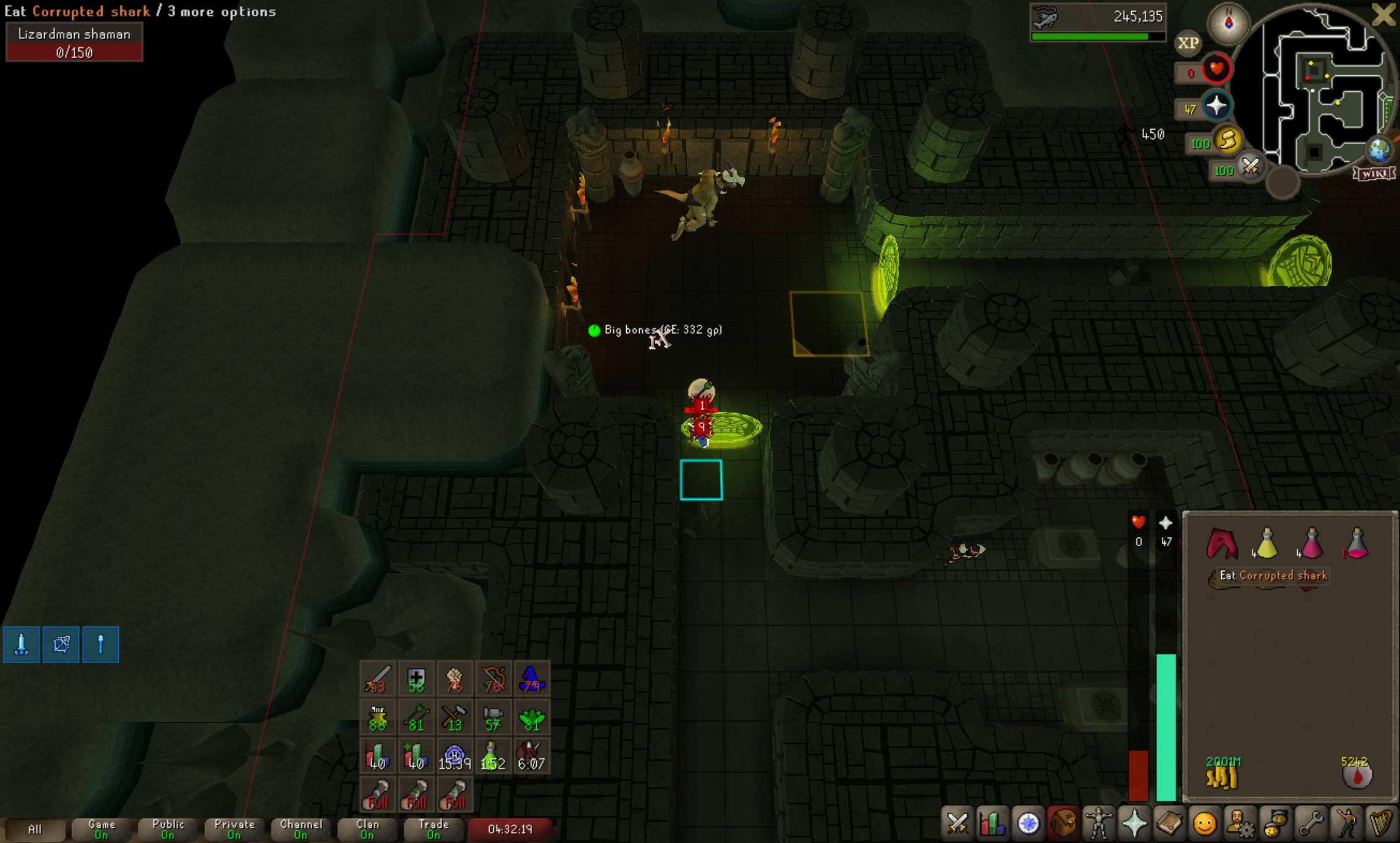The height and width of the screenshot is (843, 1400).
Task: Open the Spellbook tab
Action: [1169, 823]
